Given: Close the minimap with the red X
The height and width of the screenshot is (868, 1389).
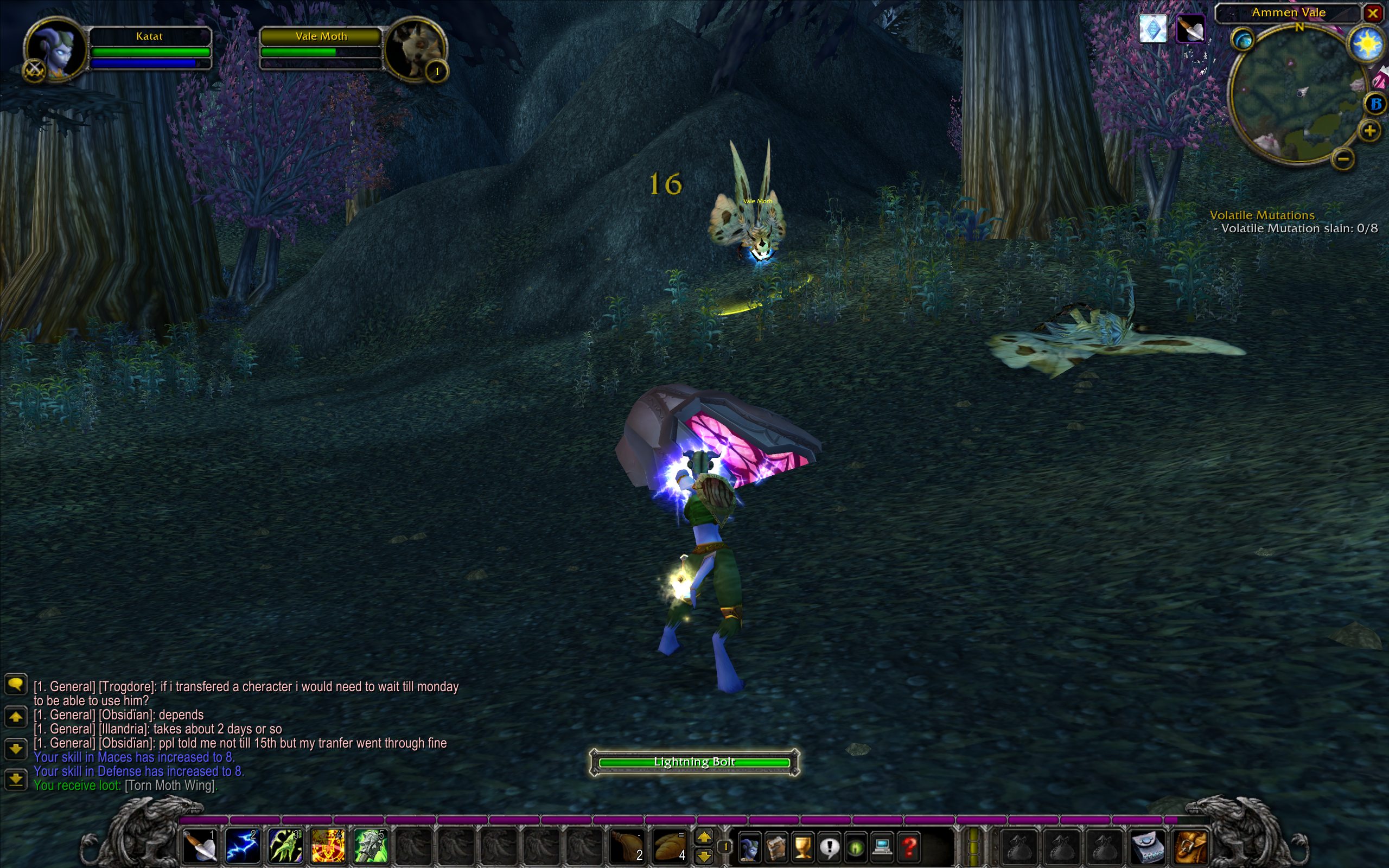Looking at the screenshot, I should point(1373,12).
